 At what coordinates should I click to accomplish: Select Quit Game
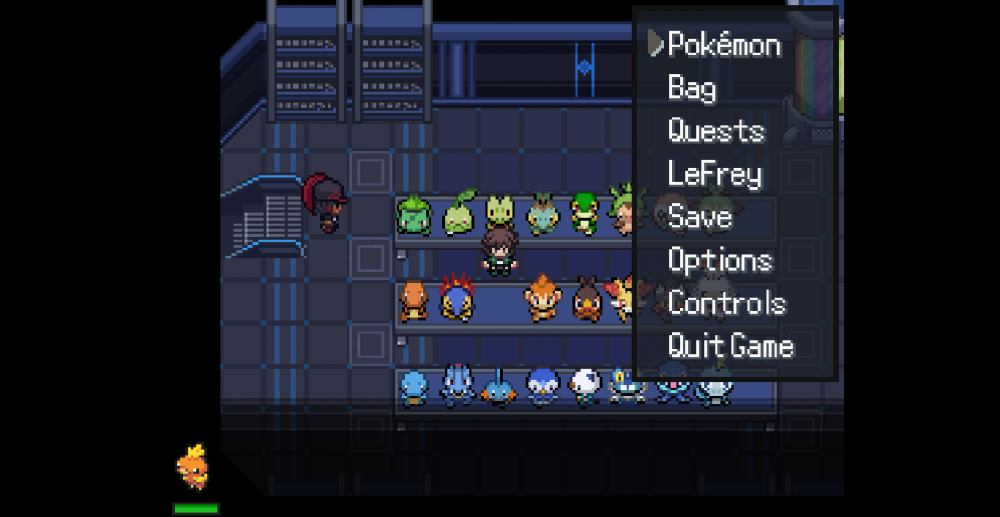click(731, 346)
